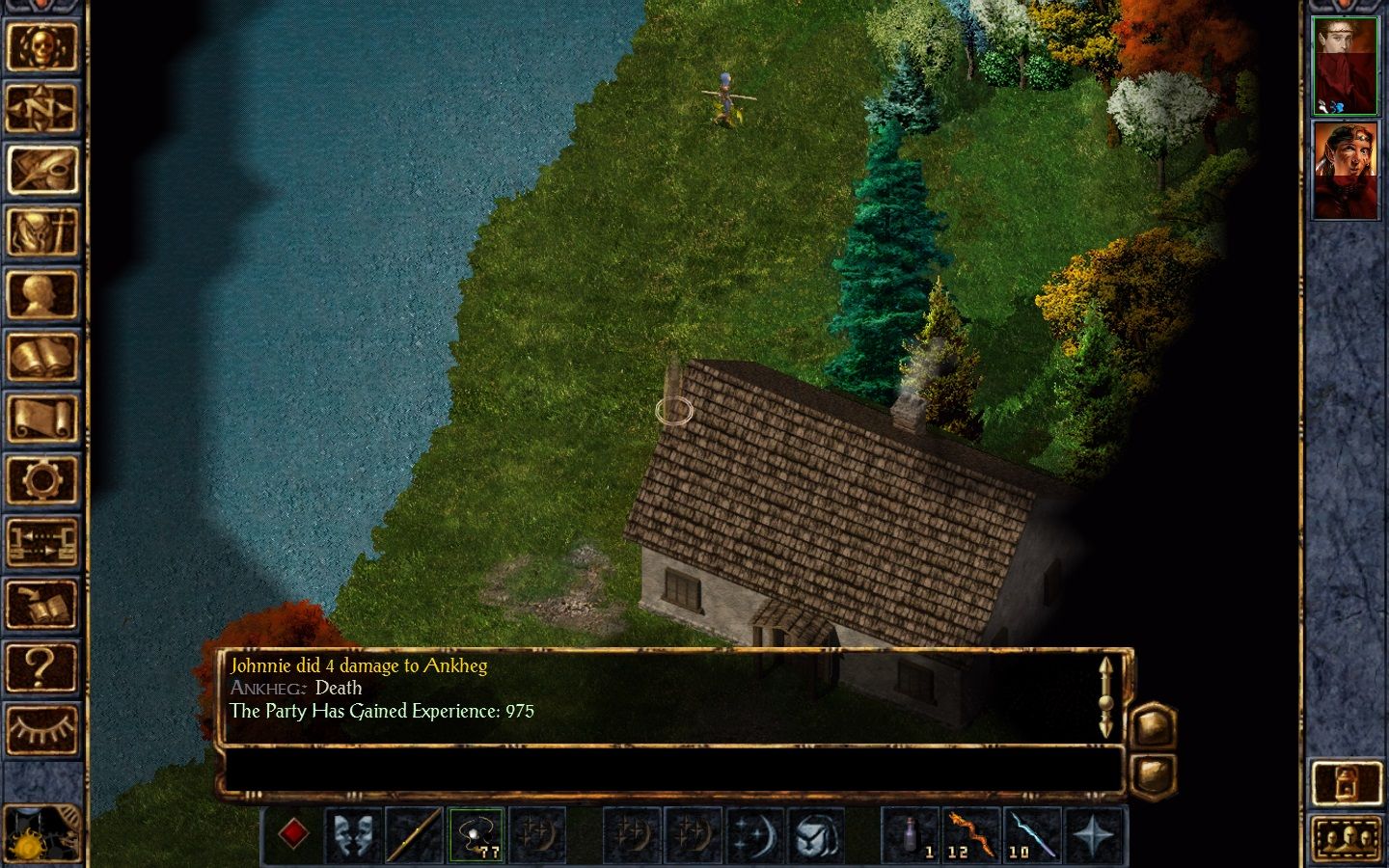Open the priest scroll icon

coord(41,420)
